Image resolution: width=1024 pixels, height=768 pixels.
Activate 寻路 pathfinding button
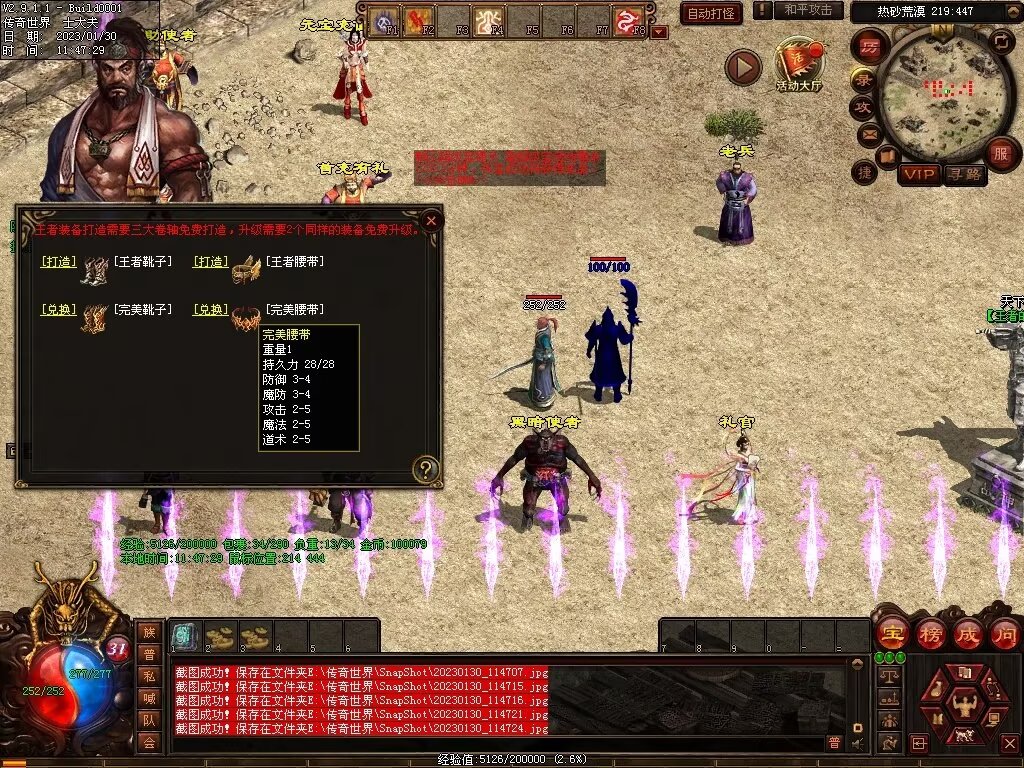tap(964, 174)
